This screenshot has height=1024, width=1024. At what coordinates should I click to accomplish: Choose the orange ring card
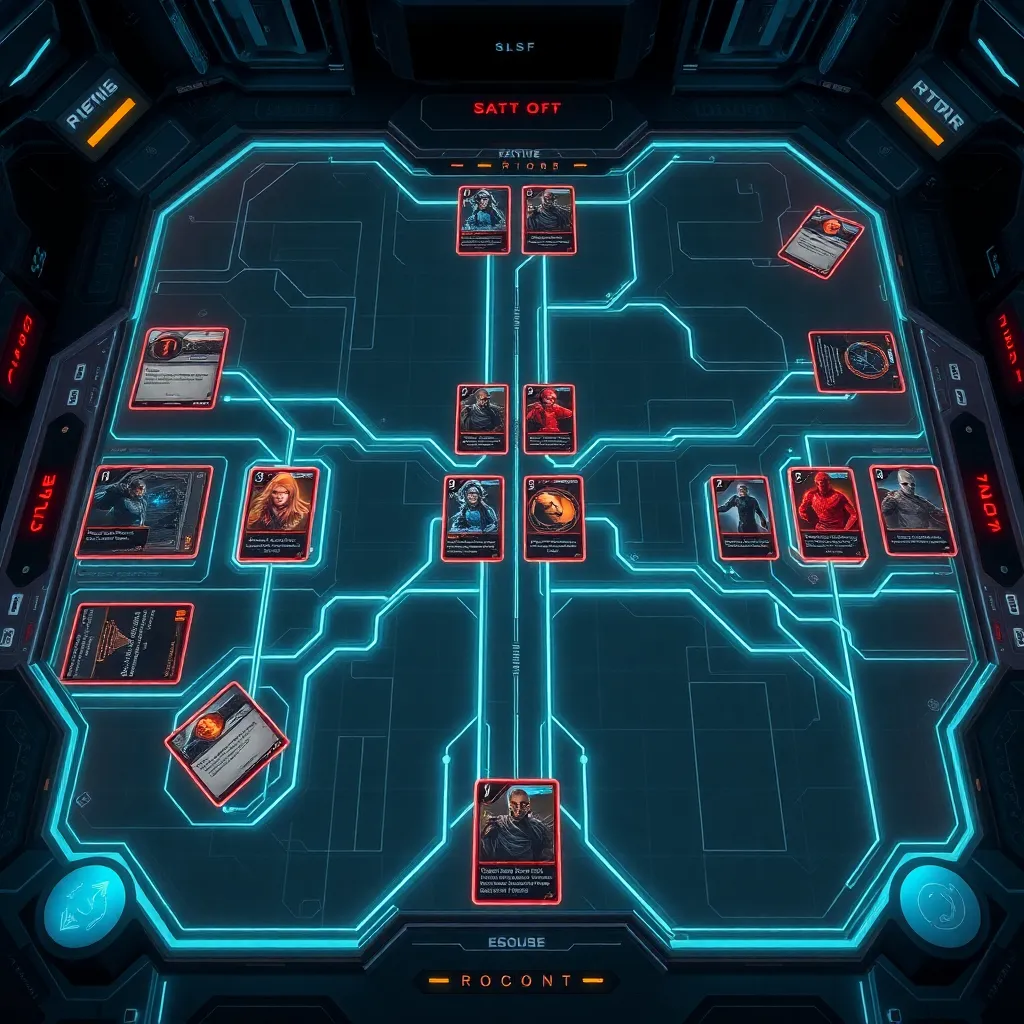(554, 517)
